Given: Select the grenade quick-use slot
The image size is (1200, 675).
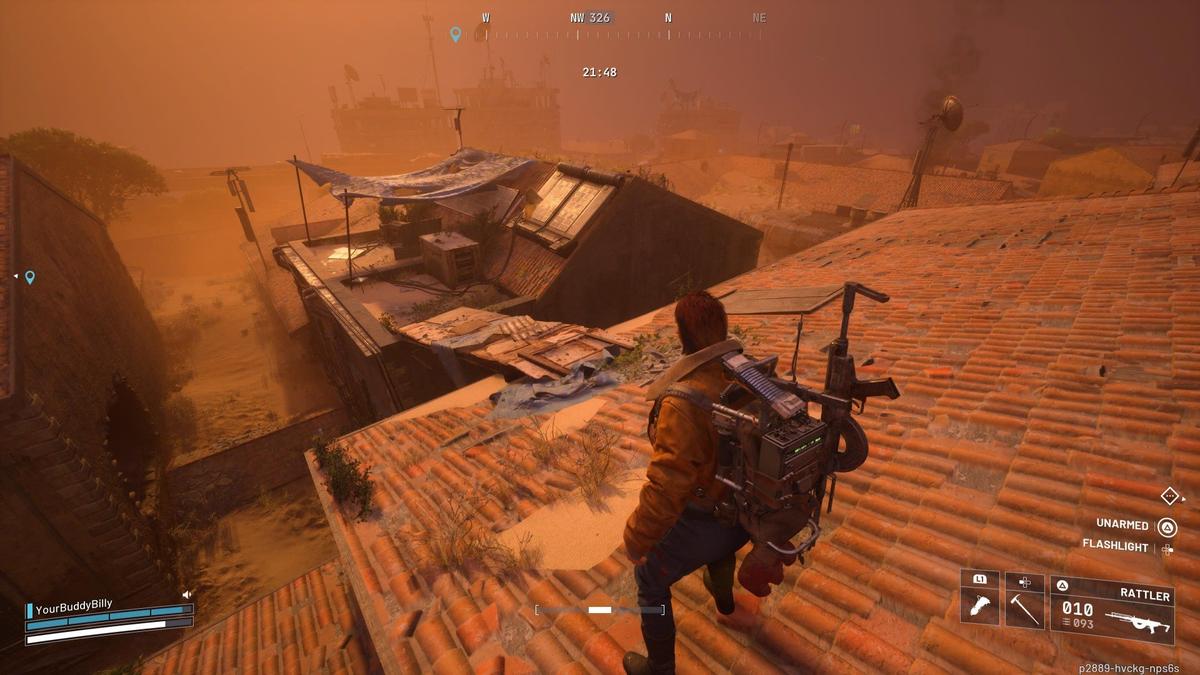Looking at the screenshot, I should click(x=980, y=606).
